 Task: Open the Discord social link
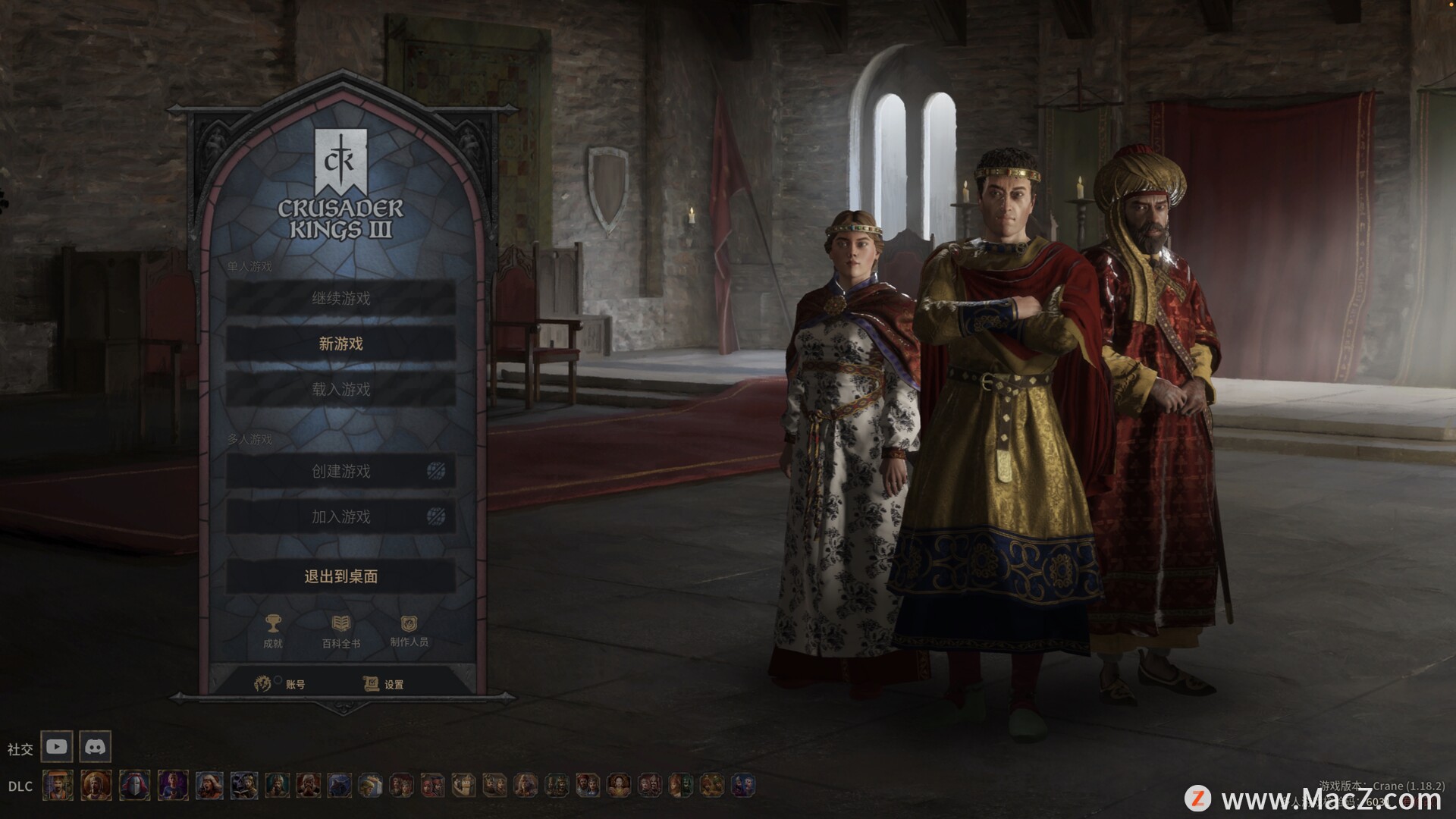pos(95,747)
